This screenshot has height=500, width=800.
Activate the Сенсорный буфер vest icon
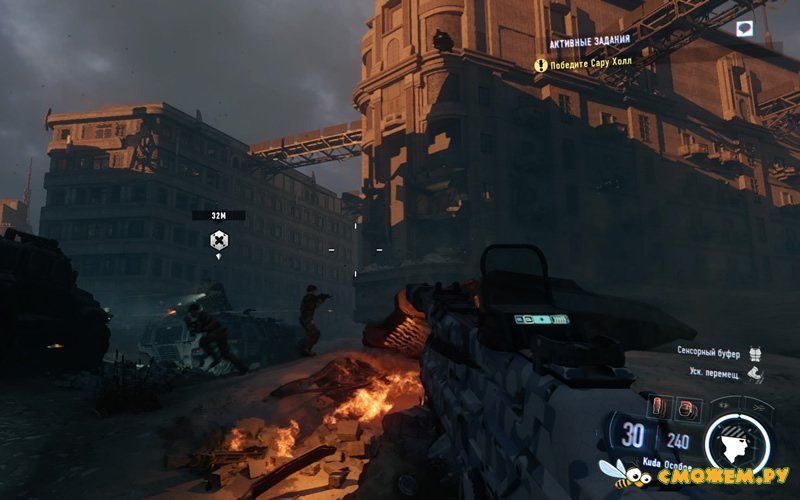tap(755, 354)
